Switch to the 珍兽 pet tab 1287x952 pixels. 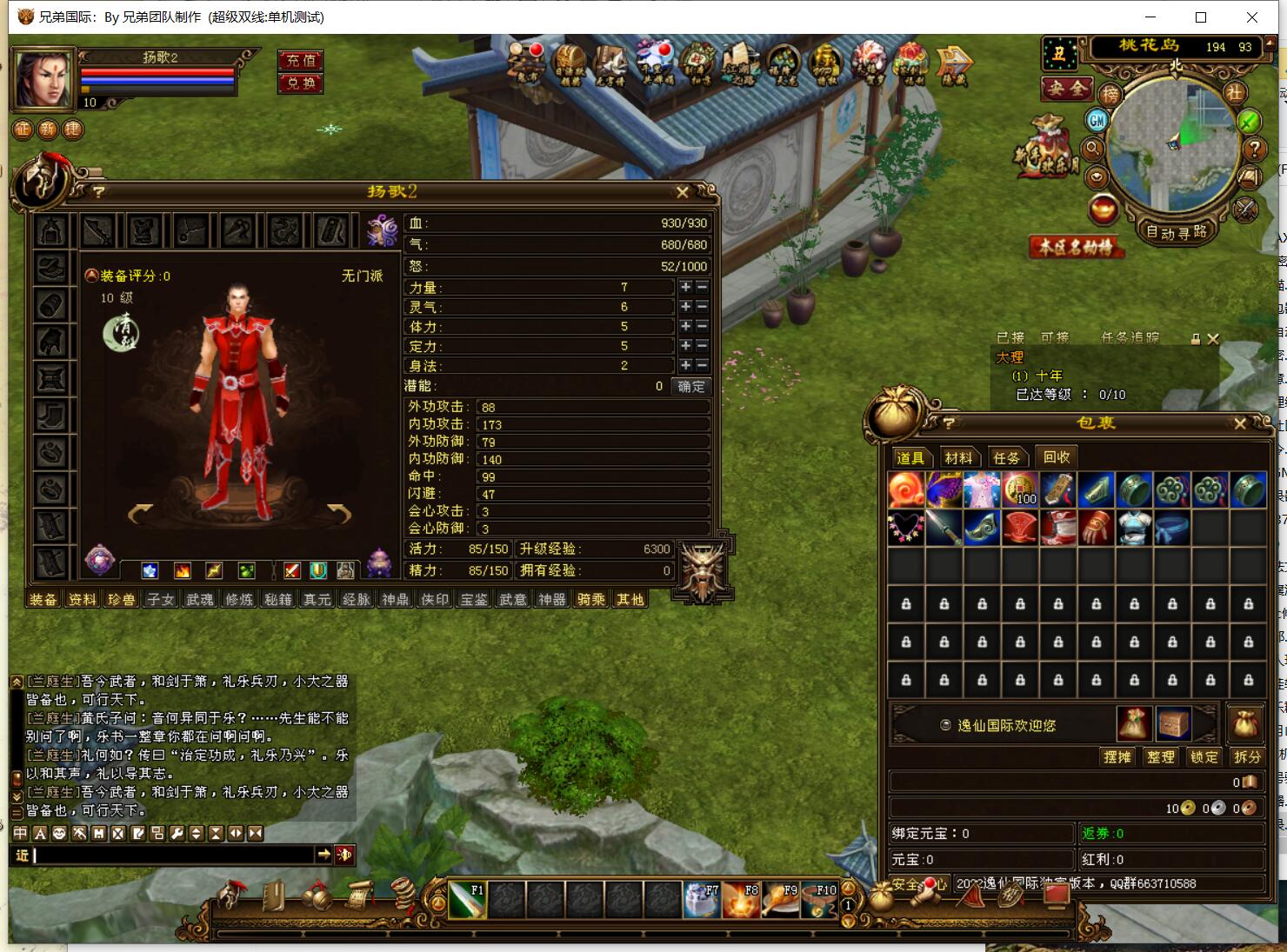point(122,599)
